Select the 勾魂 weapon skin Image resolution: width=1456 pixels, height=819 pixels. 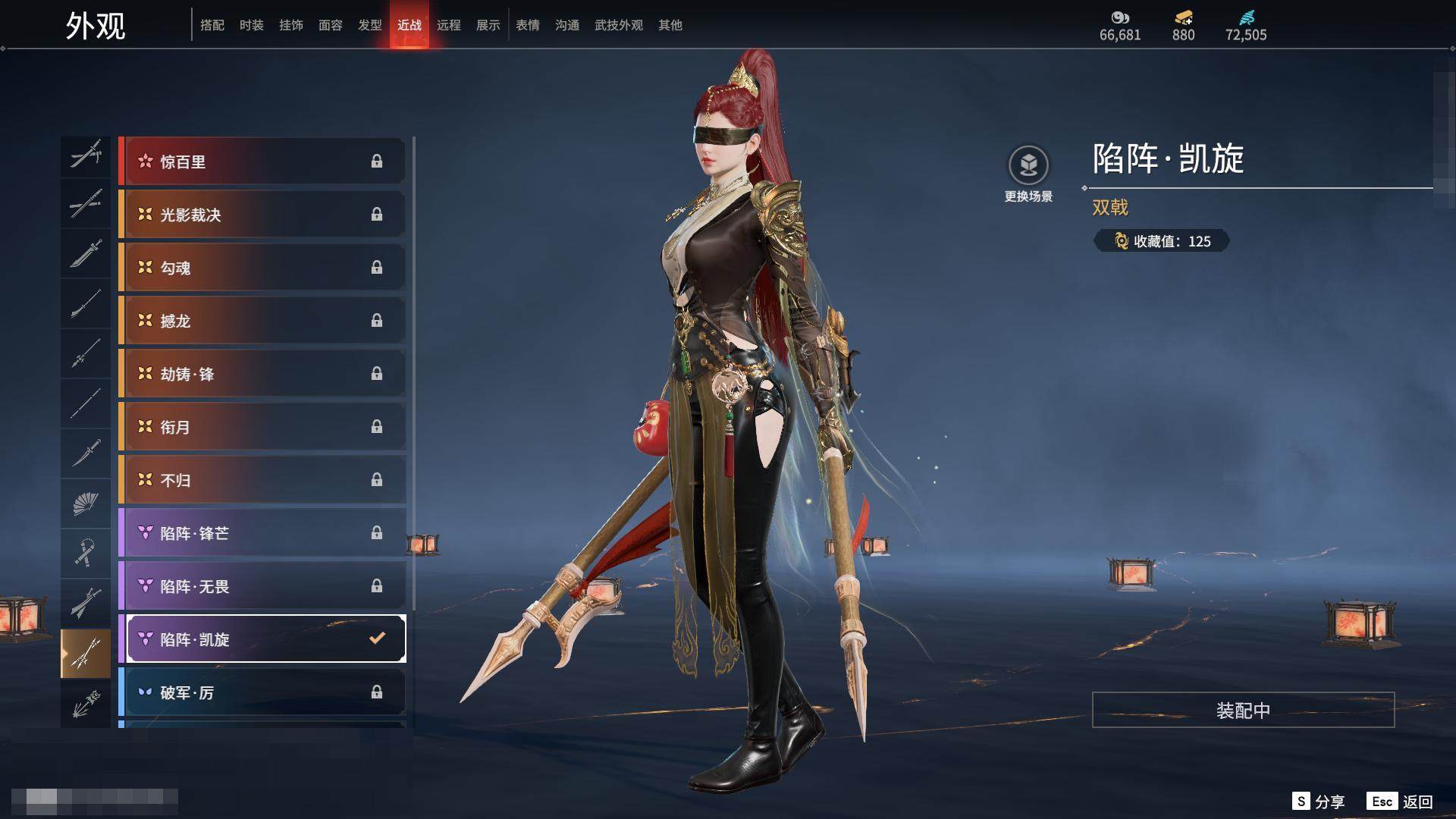tap(262, 267)
